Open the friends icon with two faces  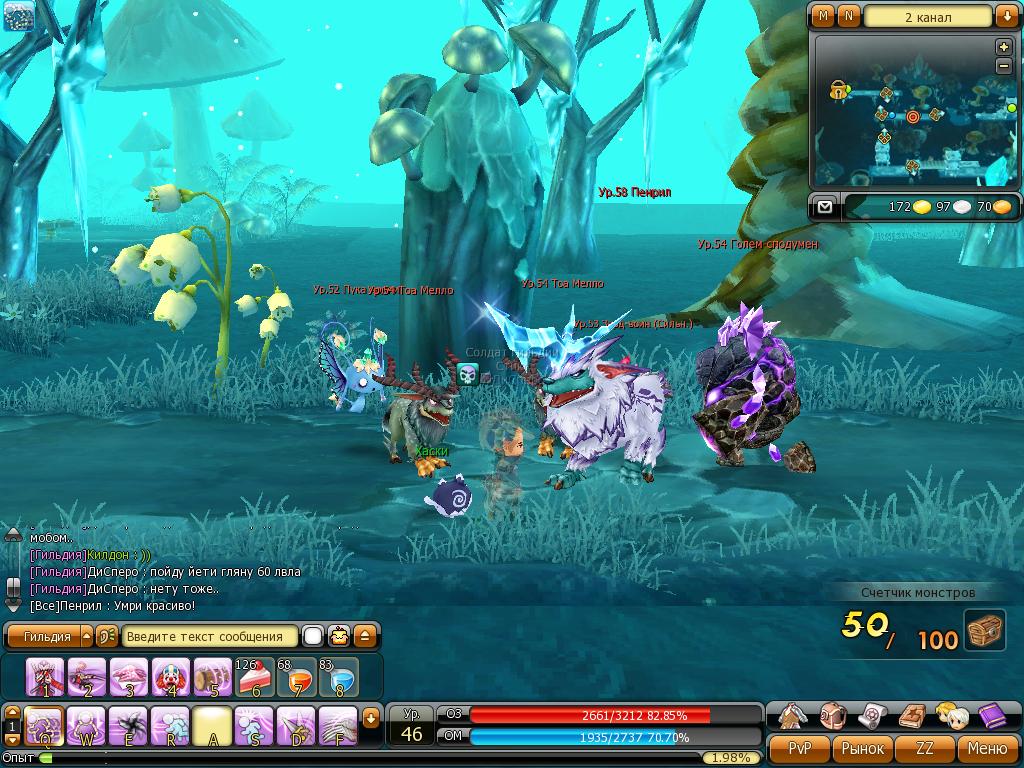(x=950, y=716)
